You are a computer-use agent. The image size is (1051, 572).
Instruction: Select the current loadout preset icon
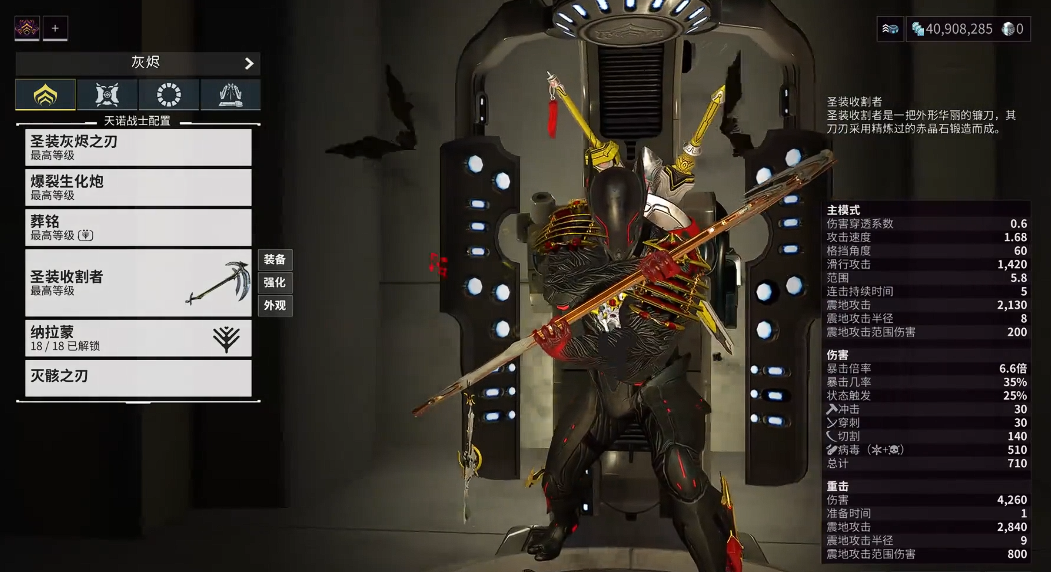27,28
